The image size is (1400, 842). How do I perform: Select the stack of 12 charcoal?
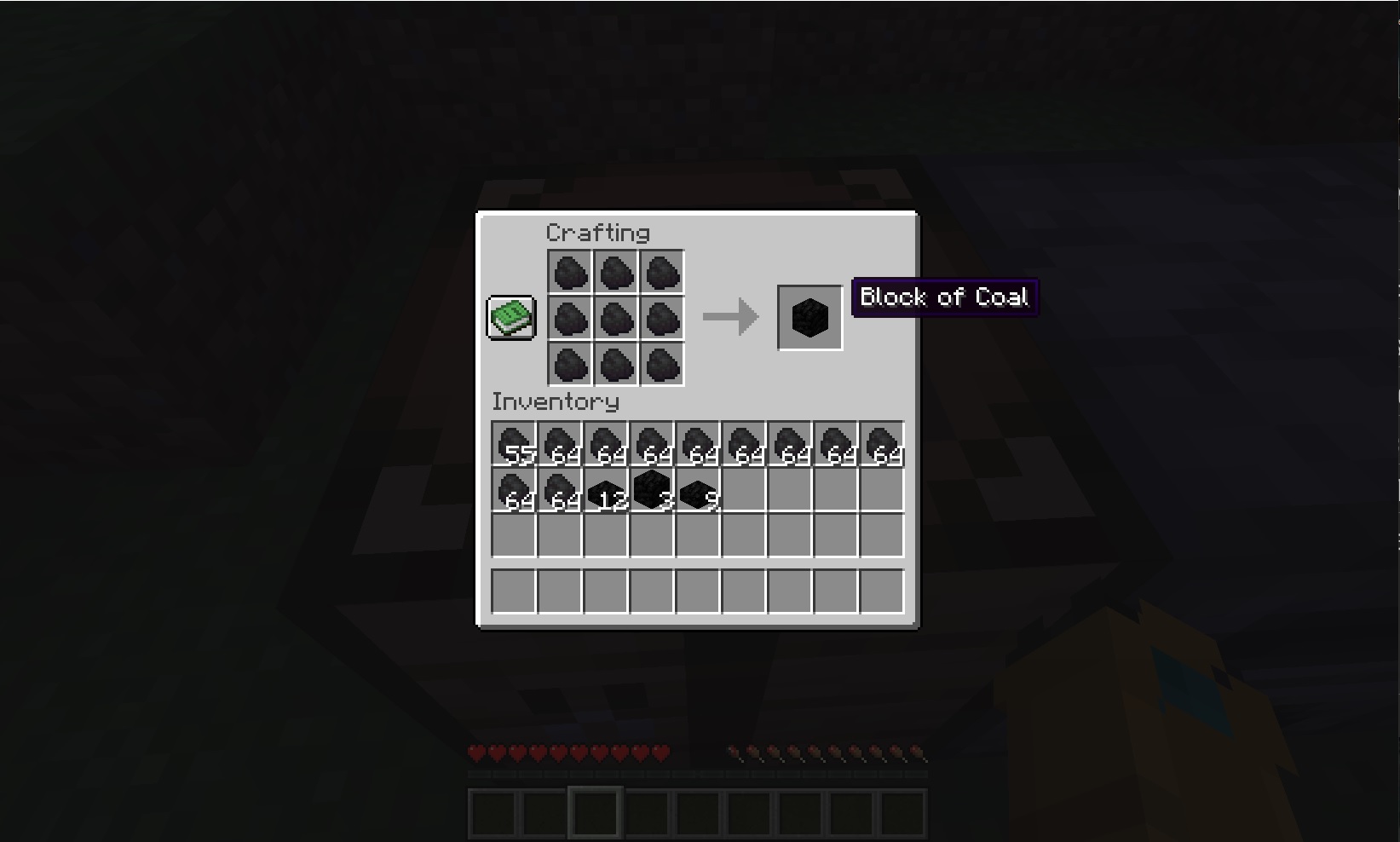pos(606,488)
